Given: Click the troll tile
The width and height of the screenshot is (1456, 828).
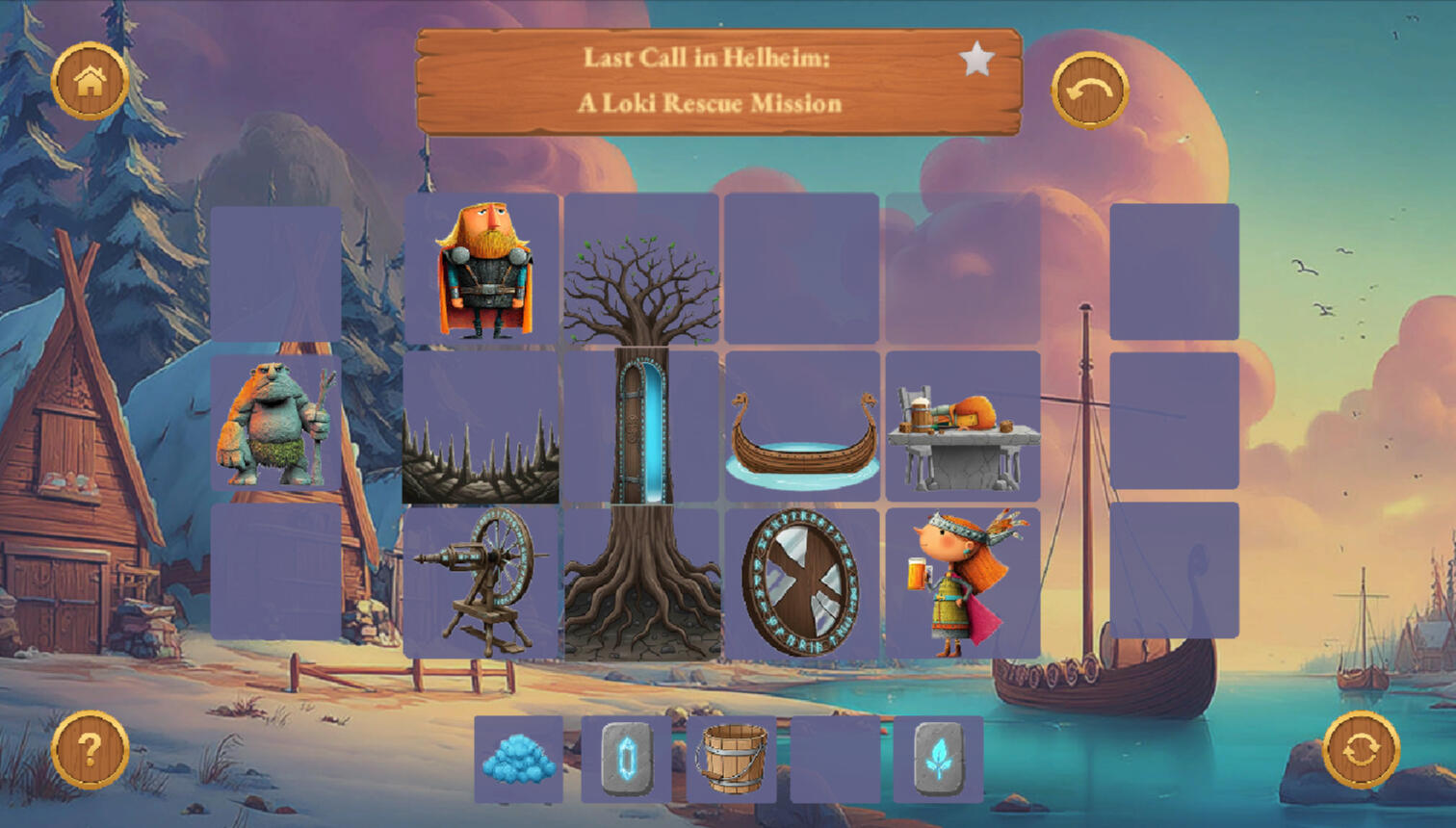Looking at the screenshot, I should [x=275, y=424].
